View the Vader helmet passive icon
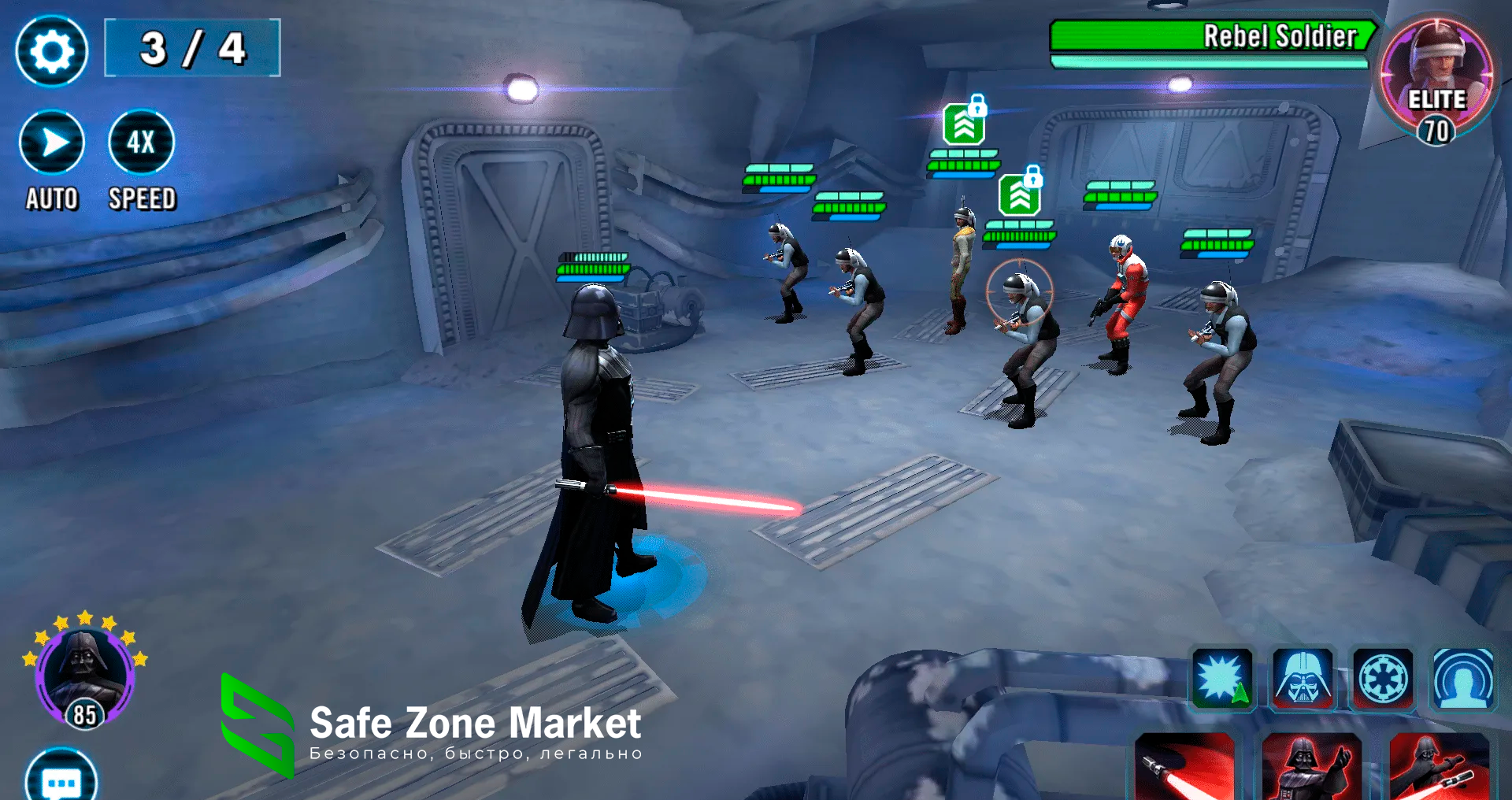The width and height of the screenshot is (1512, 800). pos(1303,679)
